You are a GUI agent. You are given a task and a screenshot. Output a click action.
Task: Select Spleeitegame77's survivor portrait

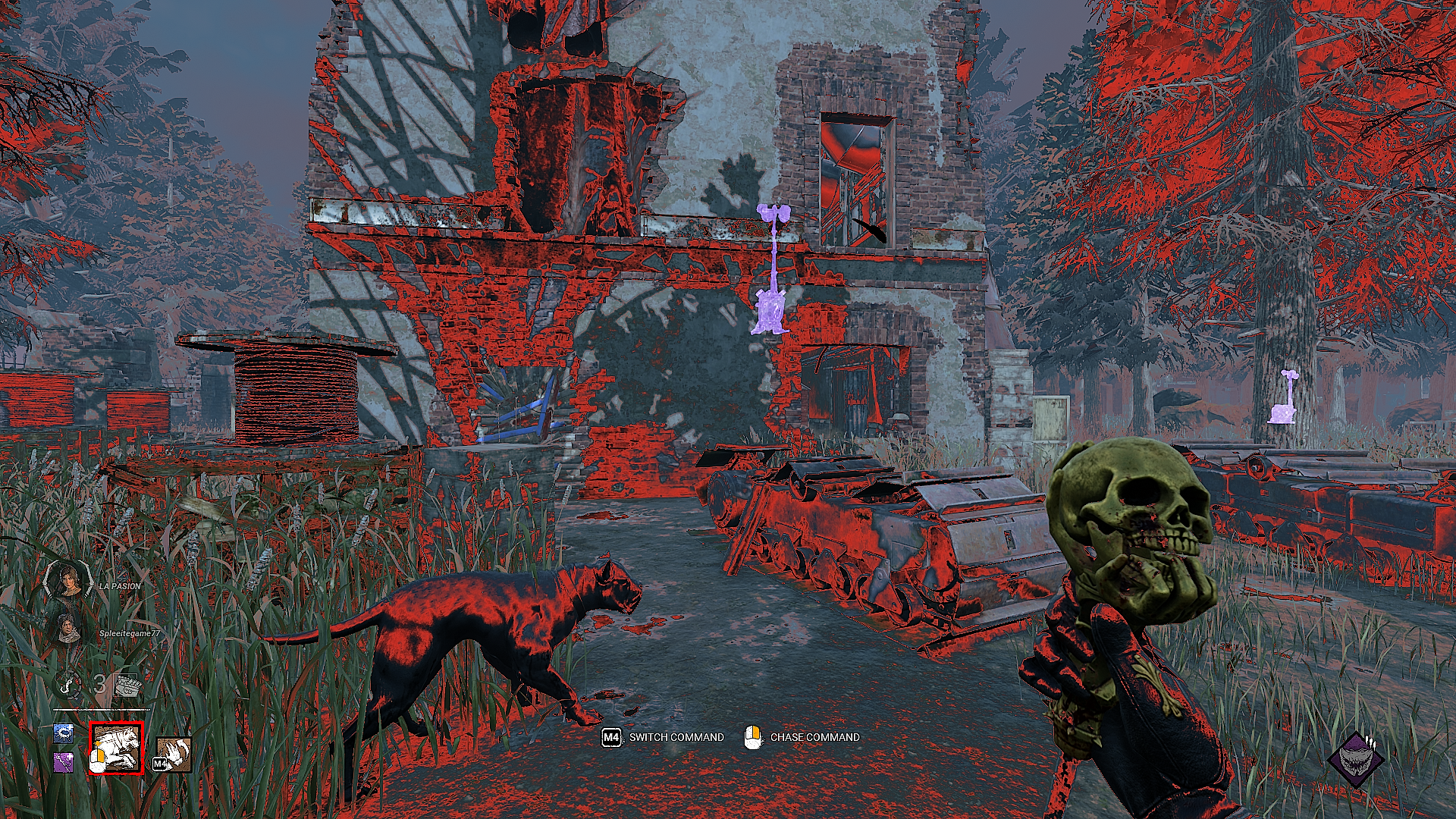click(68, 629)
